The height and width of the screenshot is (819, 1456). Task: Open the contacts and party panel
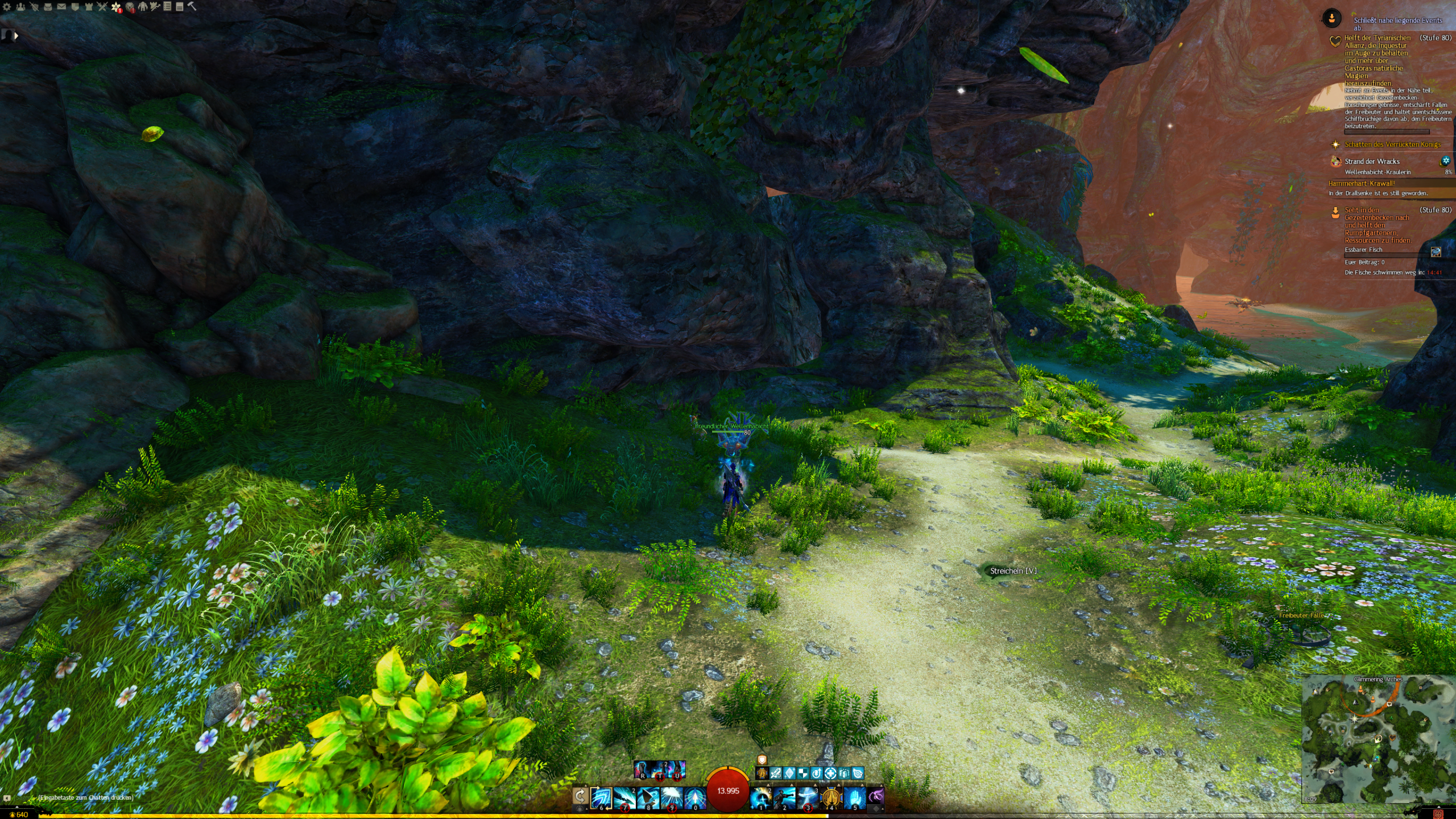[20, 7]
